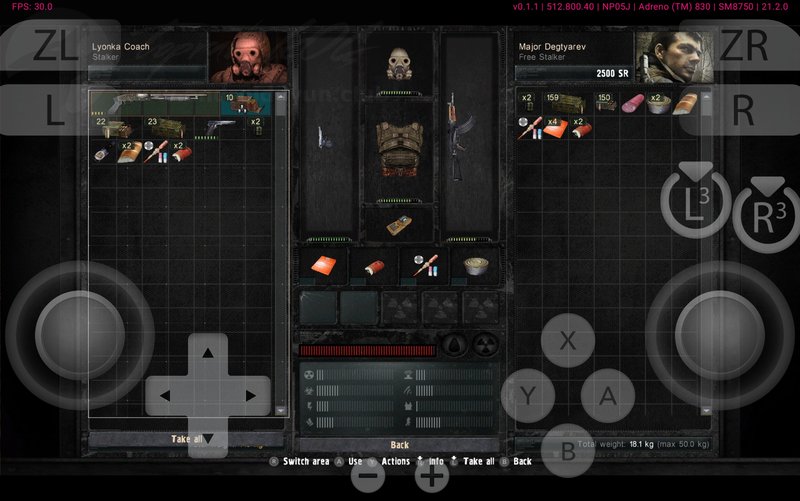Tap the emulator's on-screen minus button

369,476
